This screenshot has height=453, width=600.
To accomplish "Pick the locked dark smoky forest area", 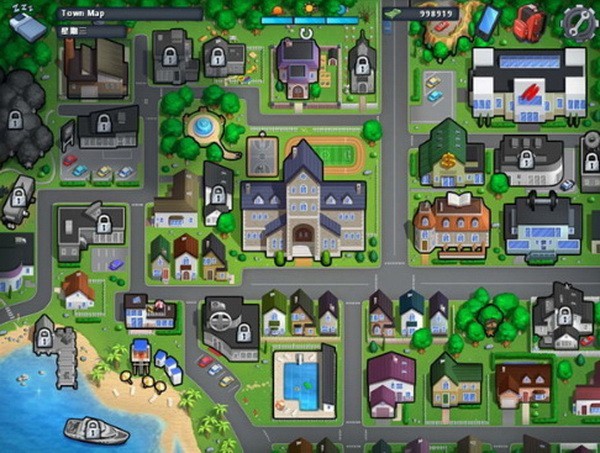I will (18, 118).
